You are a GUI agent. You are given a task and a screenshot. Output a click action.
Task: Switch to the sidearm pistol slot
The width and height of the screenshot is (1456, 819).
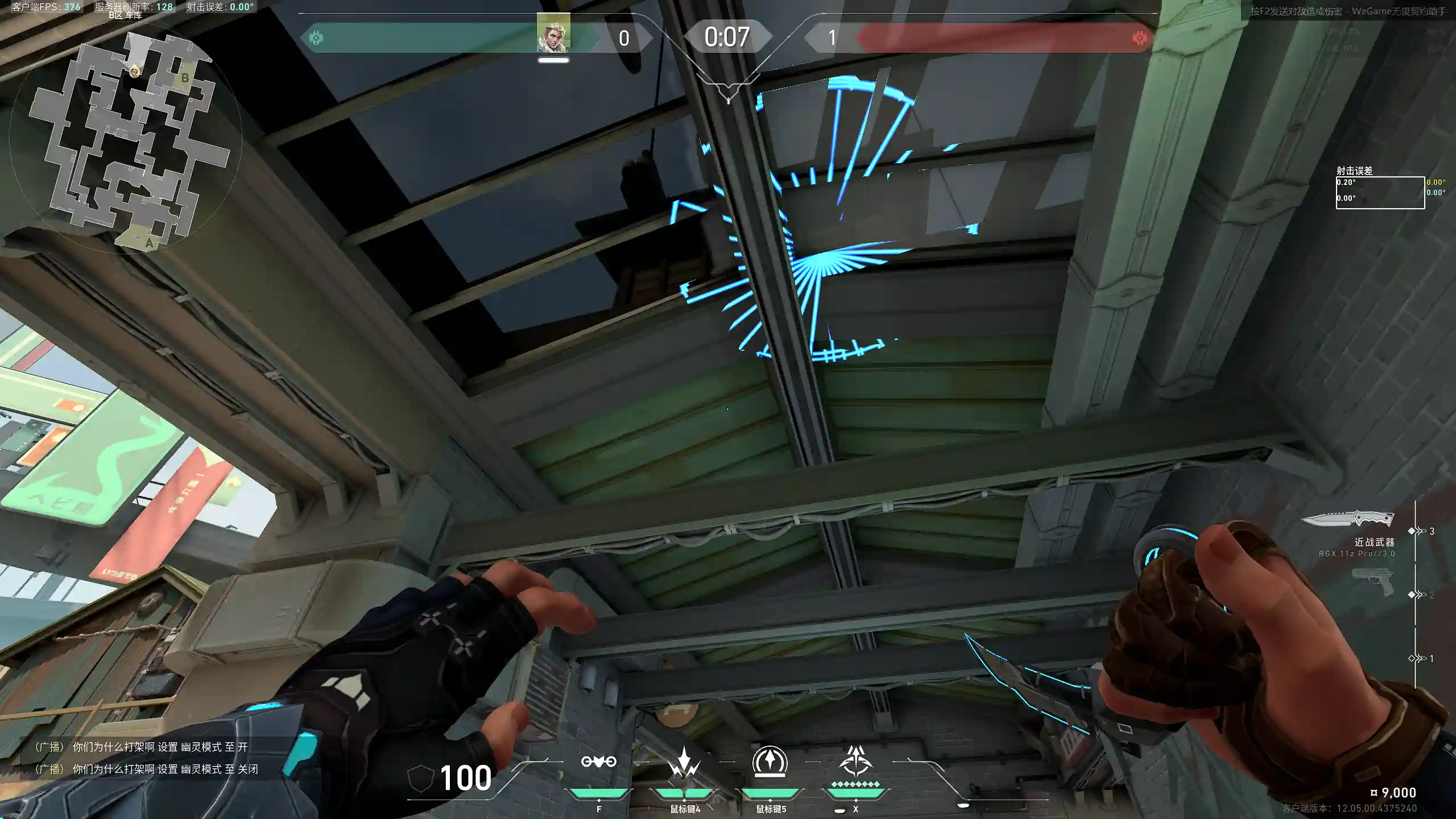(1372, 581)
